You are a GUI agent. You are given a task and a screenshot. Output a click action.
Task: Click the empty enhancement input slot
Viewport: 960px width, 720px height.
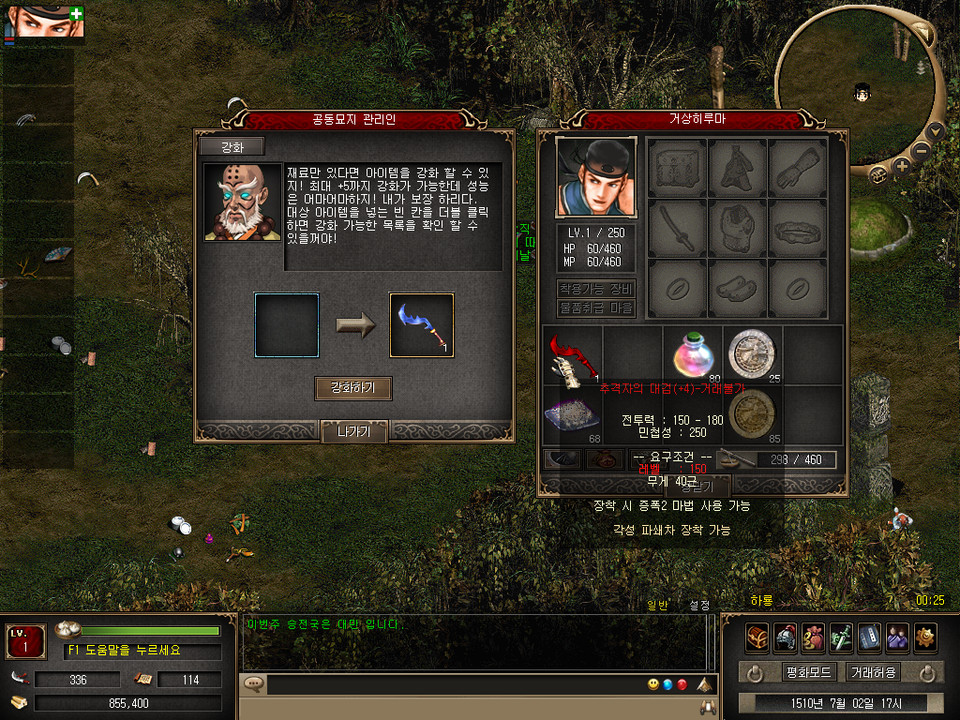point(287,325)
